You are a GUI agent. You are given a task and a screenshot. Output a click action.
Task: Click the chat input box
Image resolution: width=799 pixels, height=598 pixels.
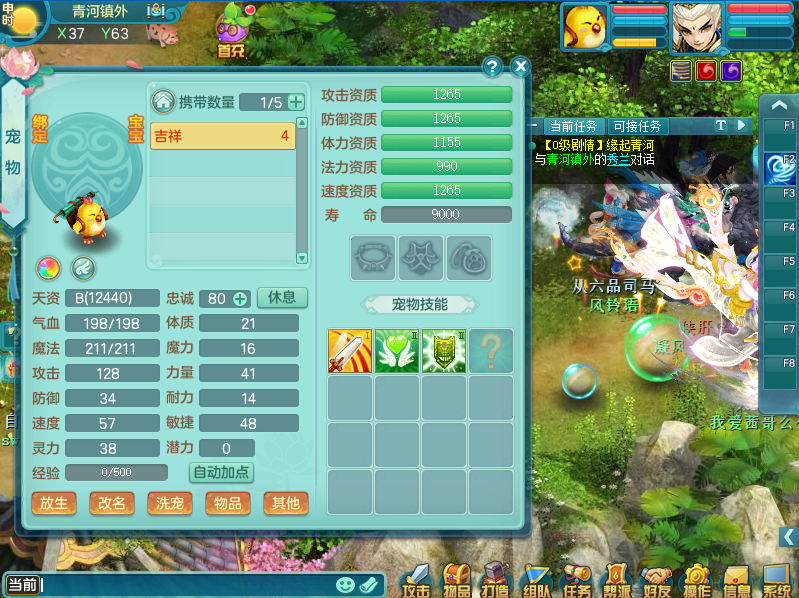click(180, 585)
